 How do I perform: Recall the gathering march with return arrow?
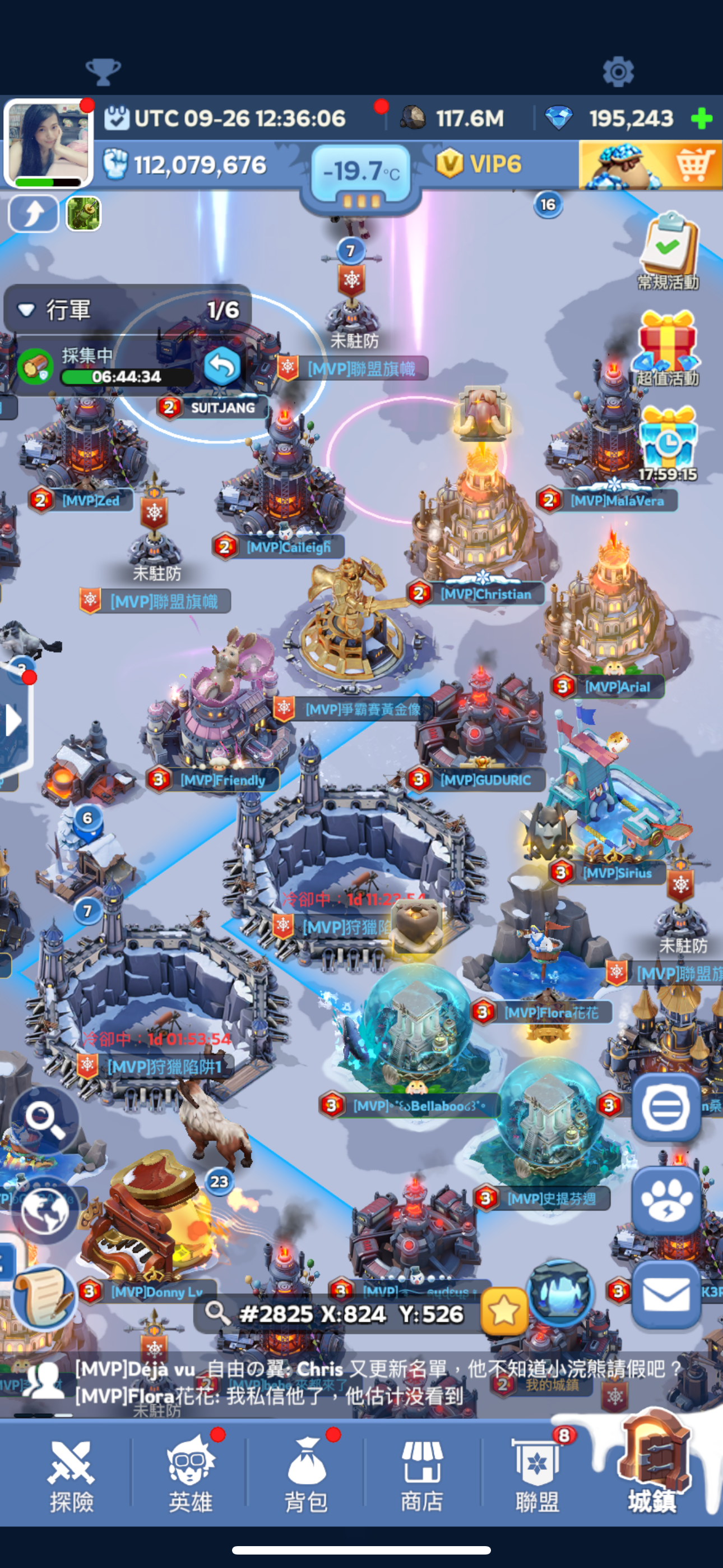click(221, 367)
